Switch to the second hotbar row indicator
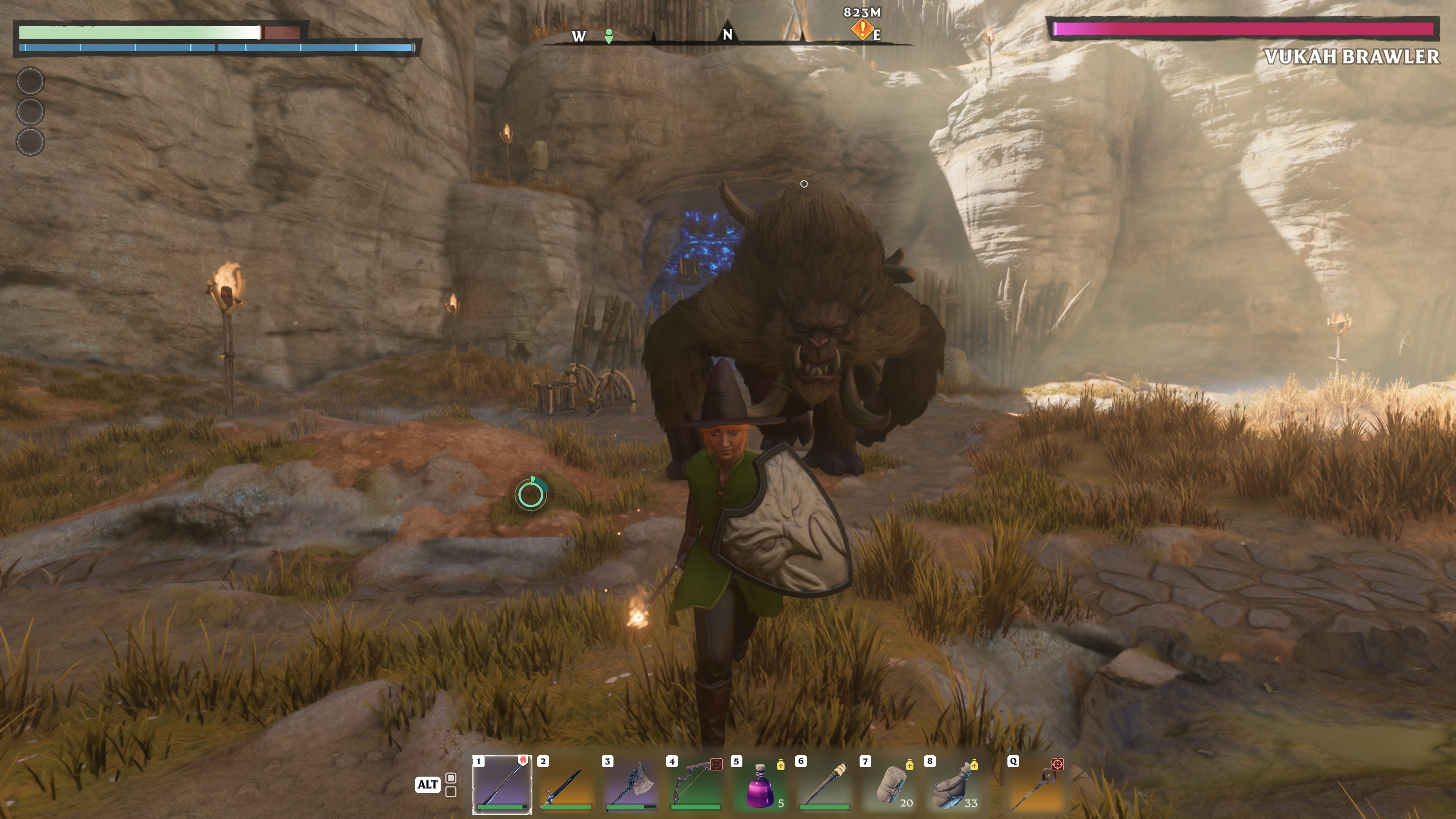 click(451, 792)
